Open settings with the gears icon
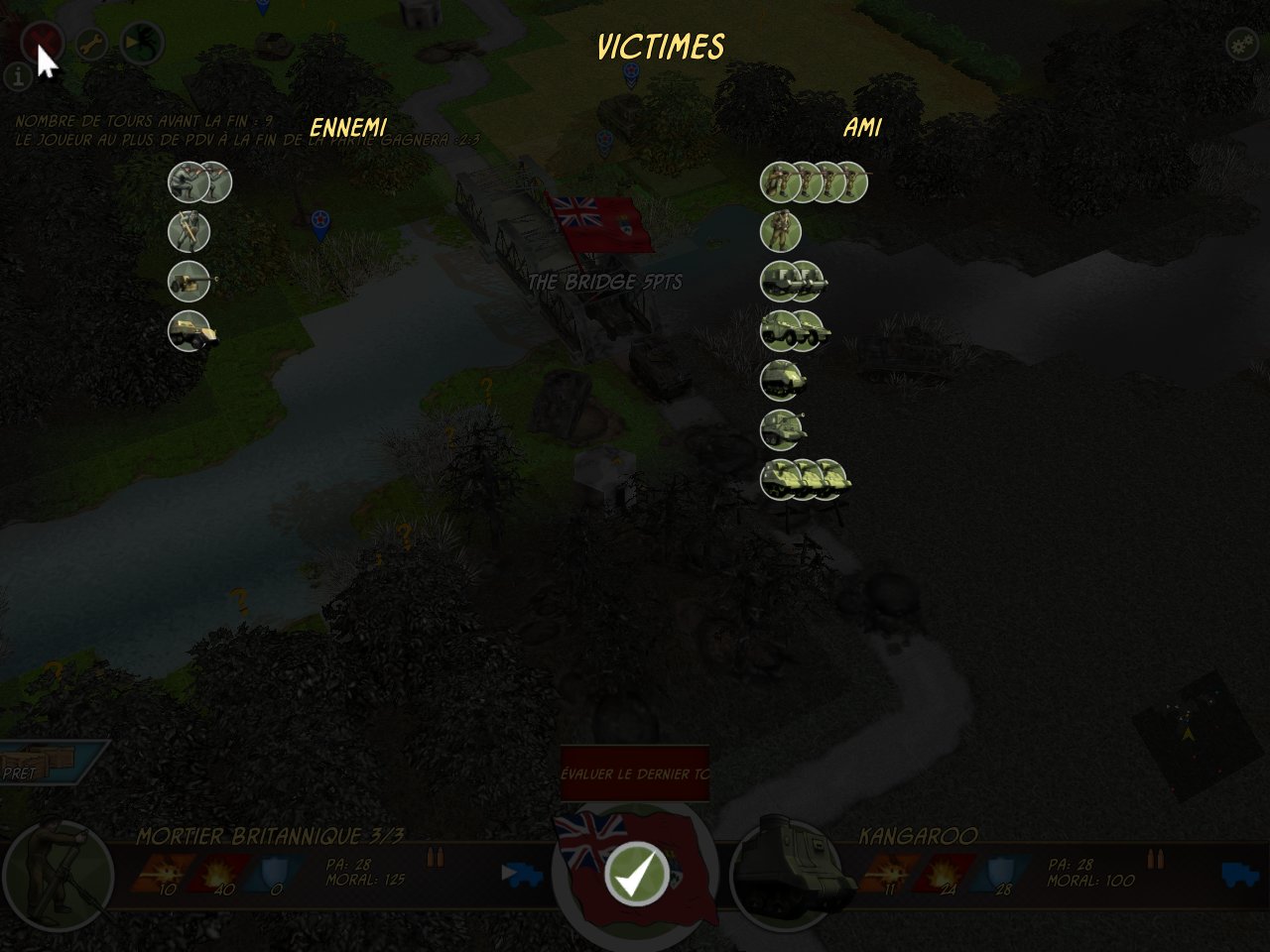 coord(1240,44)
